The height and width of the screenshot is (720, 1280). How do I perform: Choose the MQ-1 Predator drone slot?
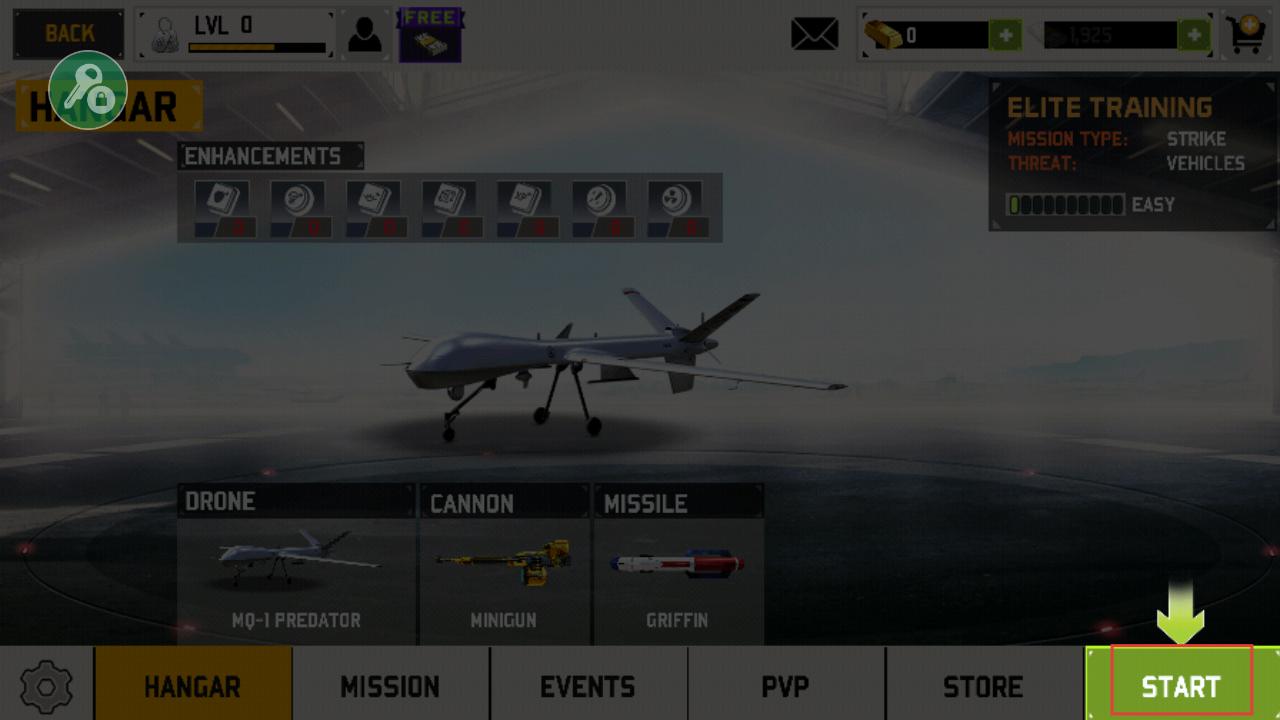296,565
